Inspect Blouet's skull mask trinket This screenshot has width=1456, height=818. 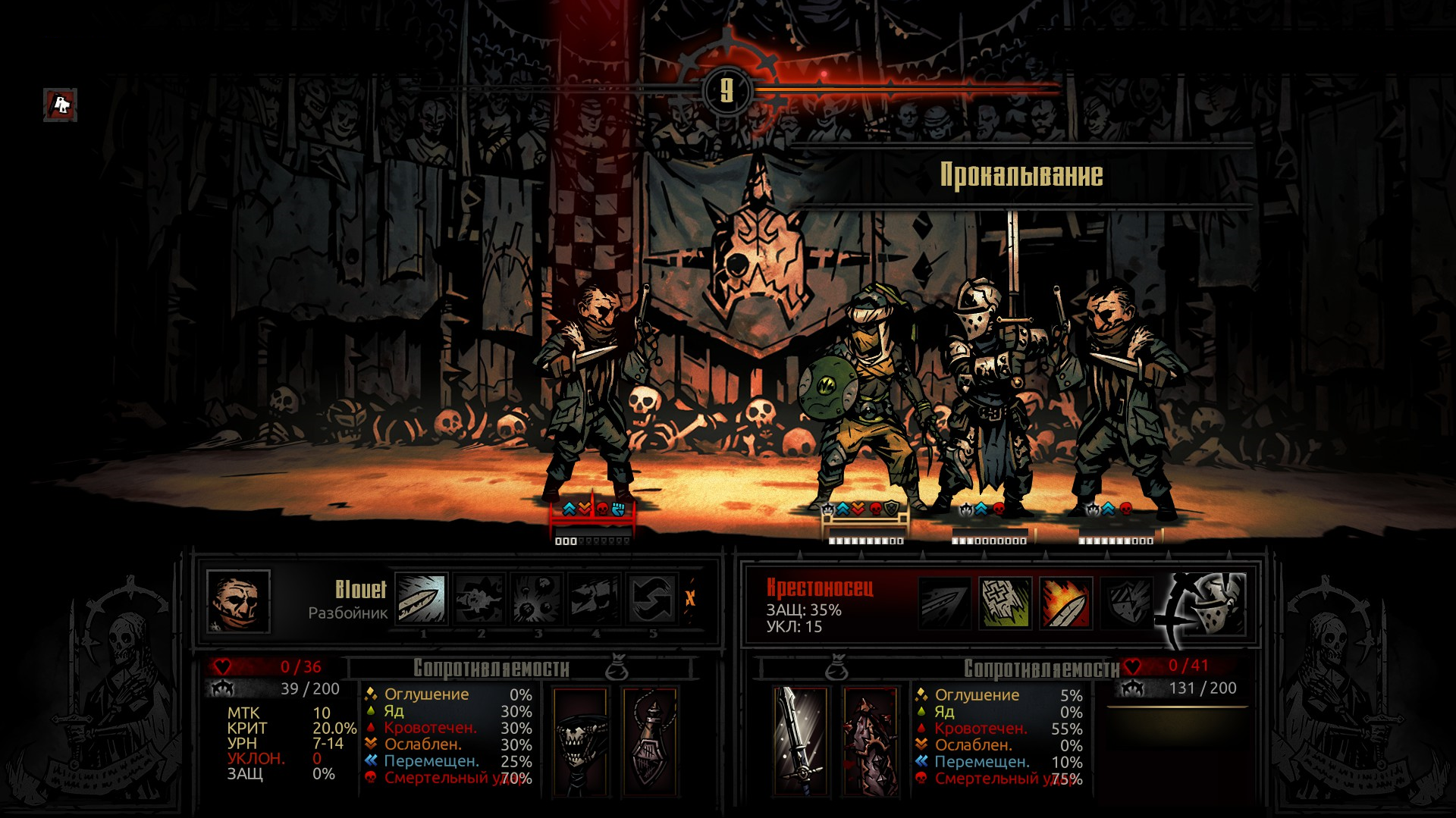(x=580, y=741)
